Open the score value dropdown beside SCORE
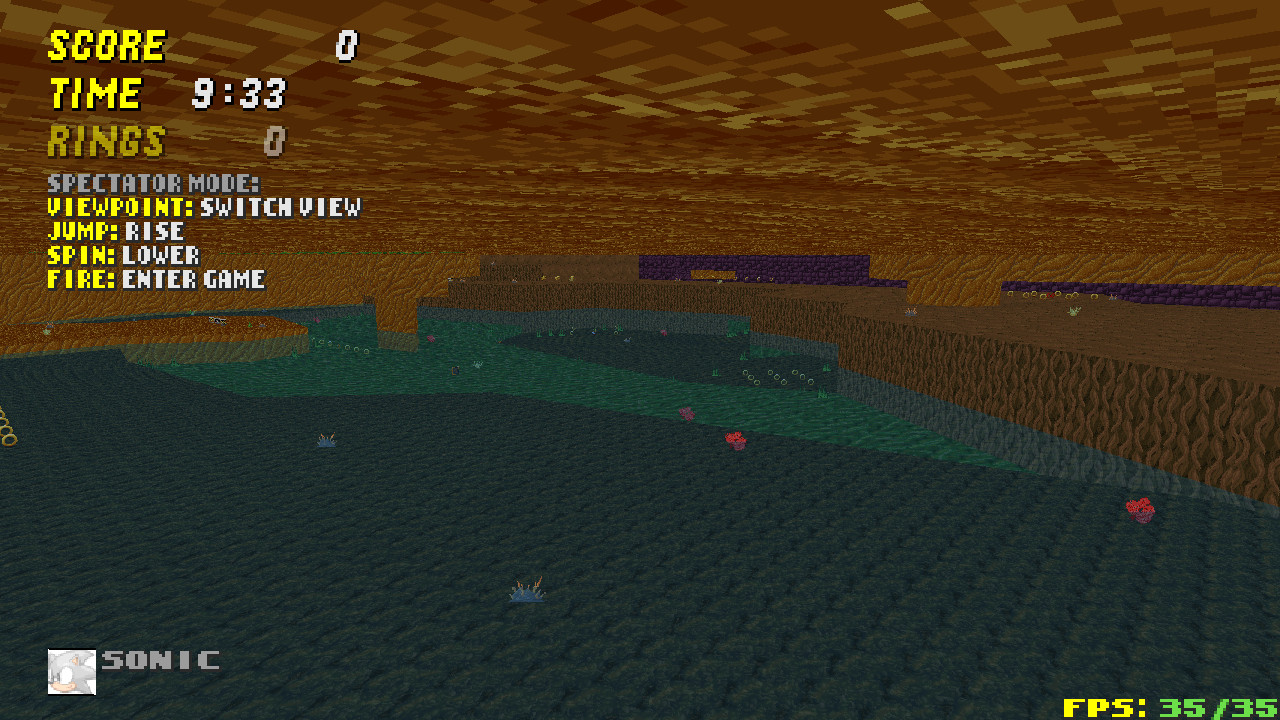This screenshot has width=1280, height=720. click(345, 45)
